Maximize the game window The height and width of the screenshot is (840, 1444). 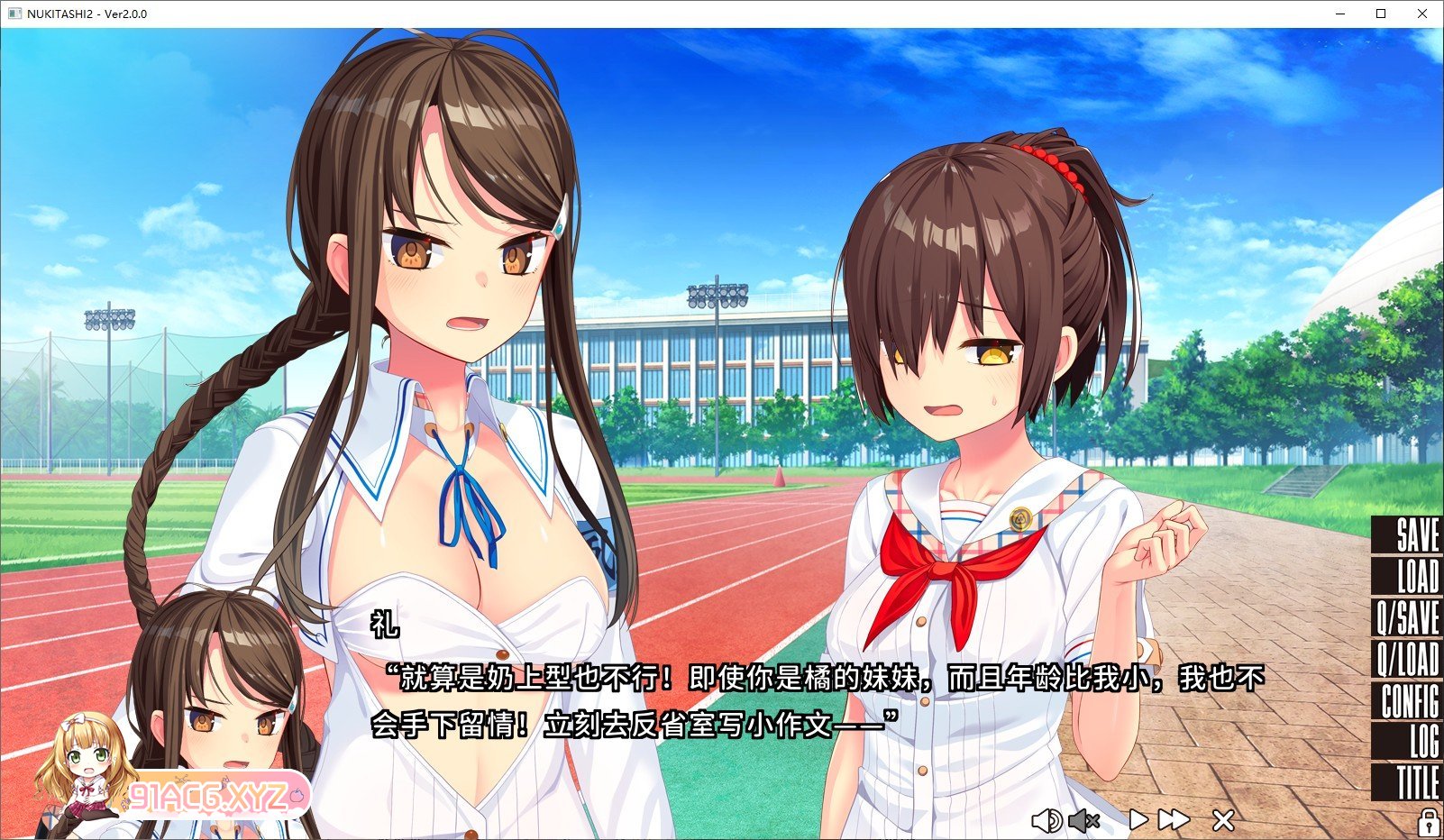(x=1381, y=14)
